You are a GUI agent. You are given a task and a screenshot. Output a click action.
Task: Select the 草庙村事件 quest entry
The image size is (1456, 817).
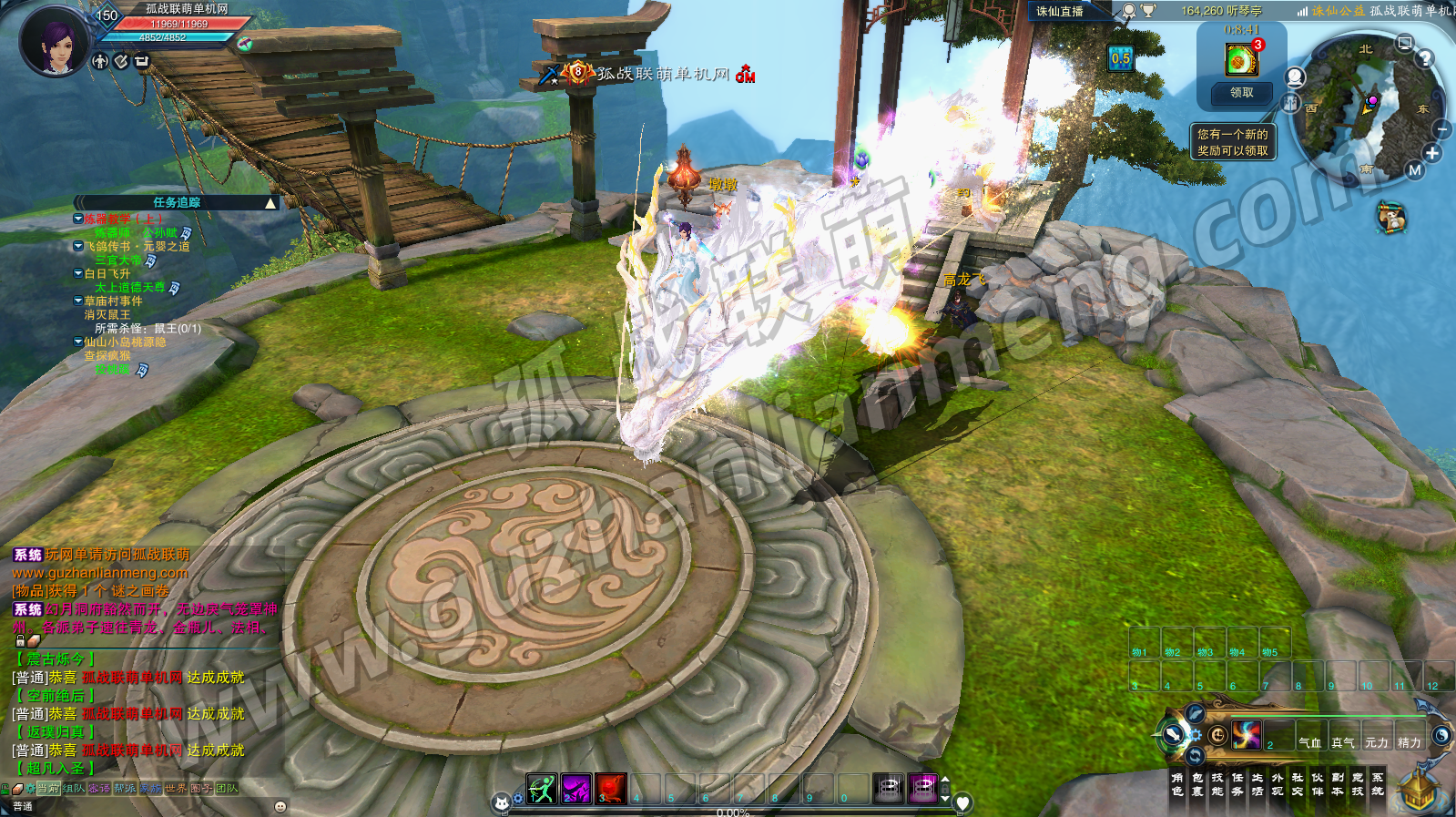(x=113, y=301)
